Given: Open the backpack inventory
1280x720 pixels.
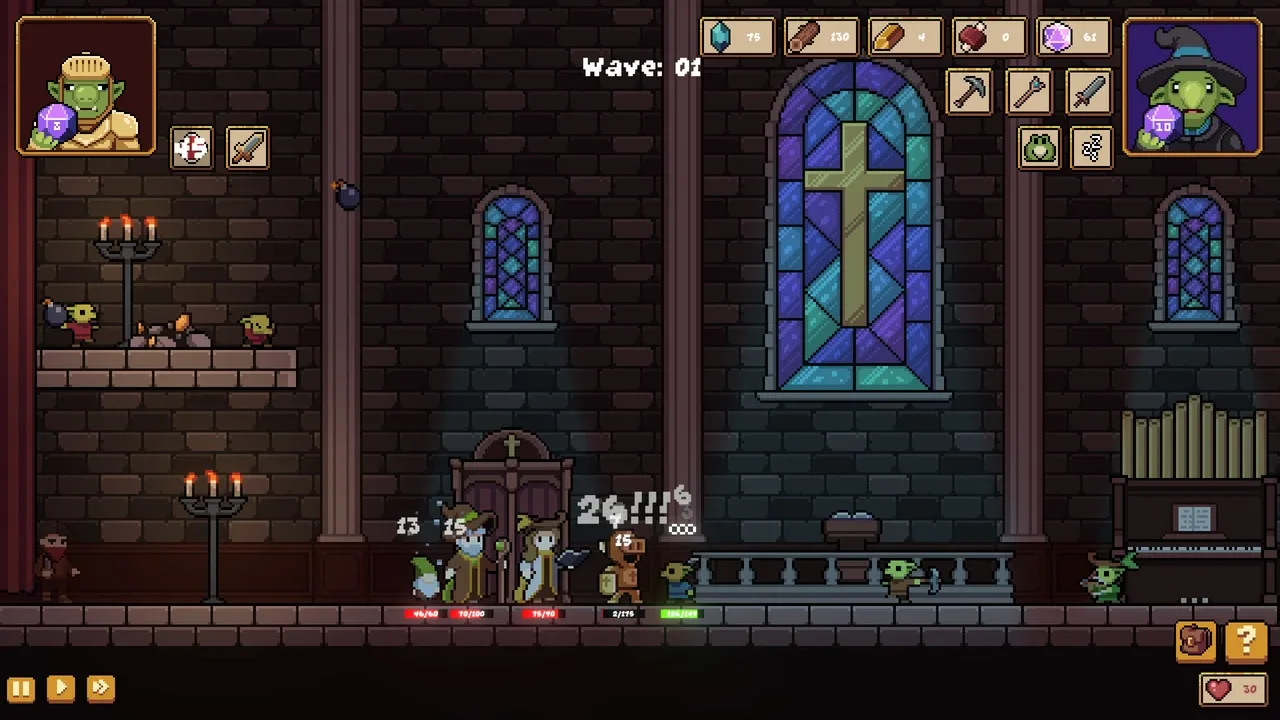Looking at the screenshot, I should tap(1196, 641).
